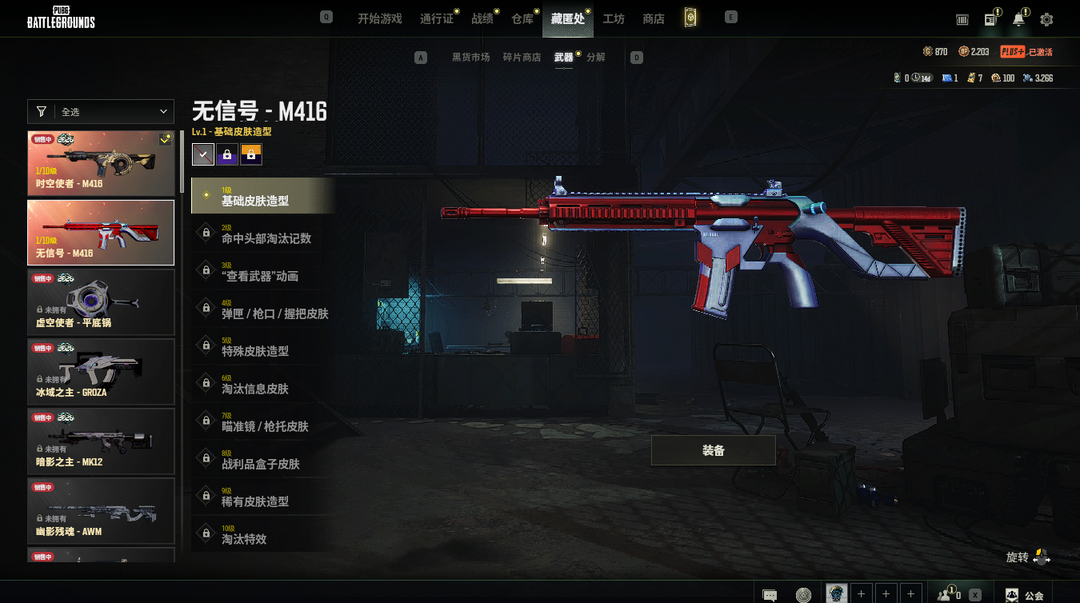
Task: Open the 战绩 career tab
Action: (482, 19)
